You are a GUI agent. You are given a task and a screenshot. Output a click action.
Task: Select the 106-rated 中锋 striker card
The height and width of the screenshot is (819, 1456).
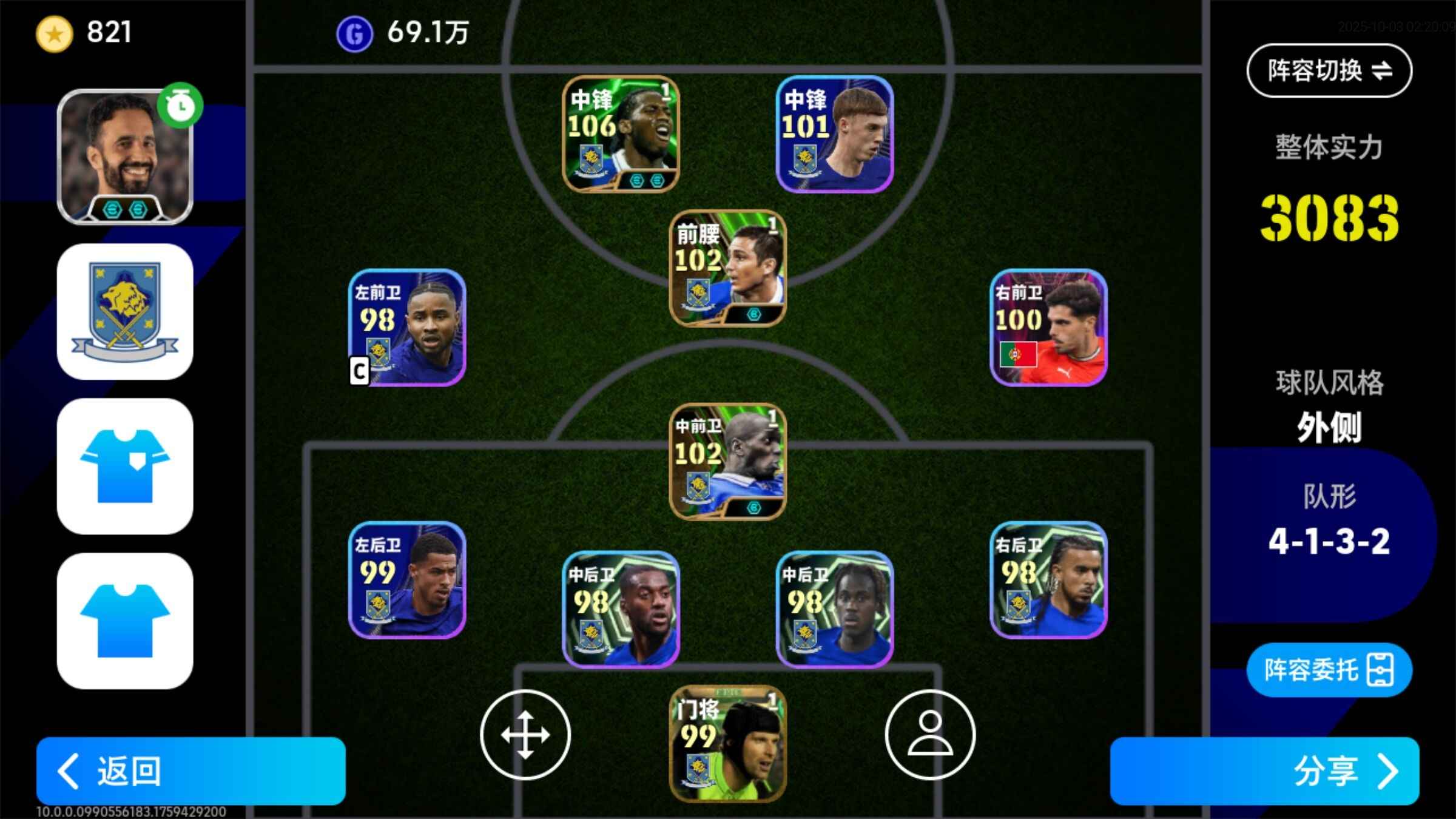click(621, 133)
